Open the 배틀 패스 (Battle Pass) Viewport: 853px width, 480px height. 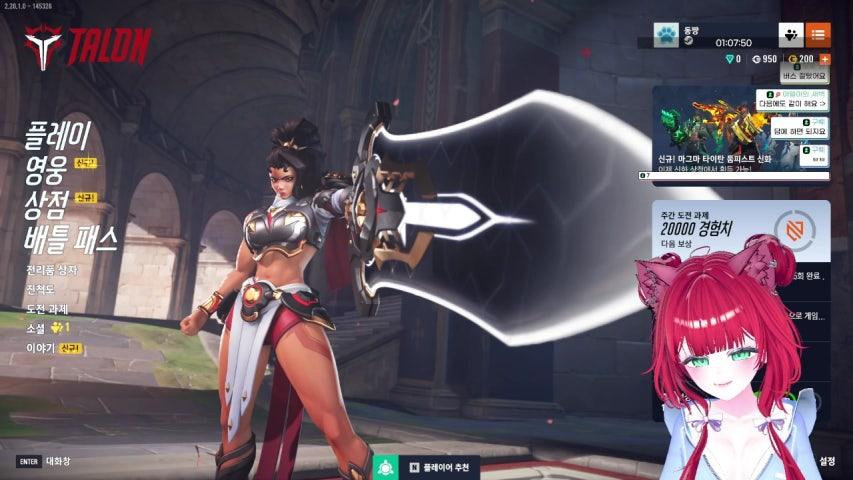pyautogui.click(x=72, y=238)
